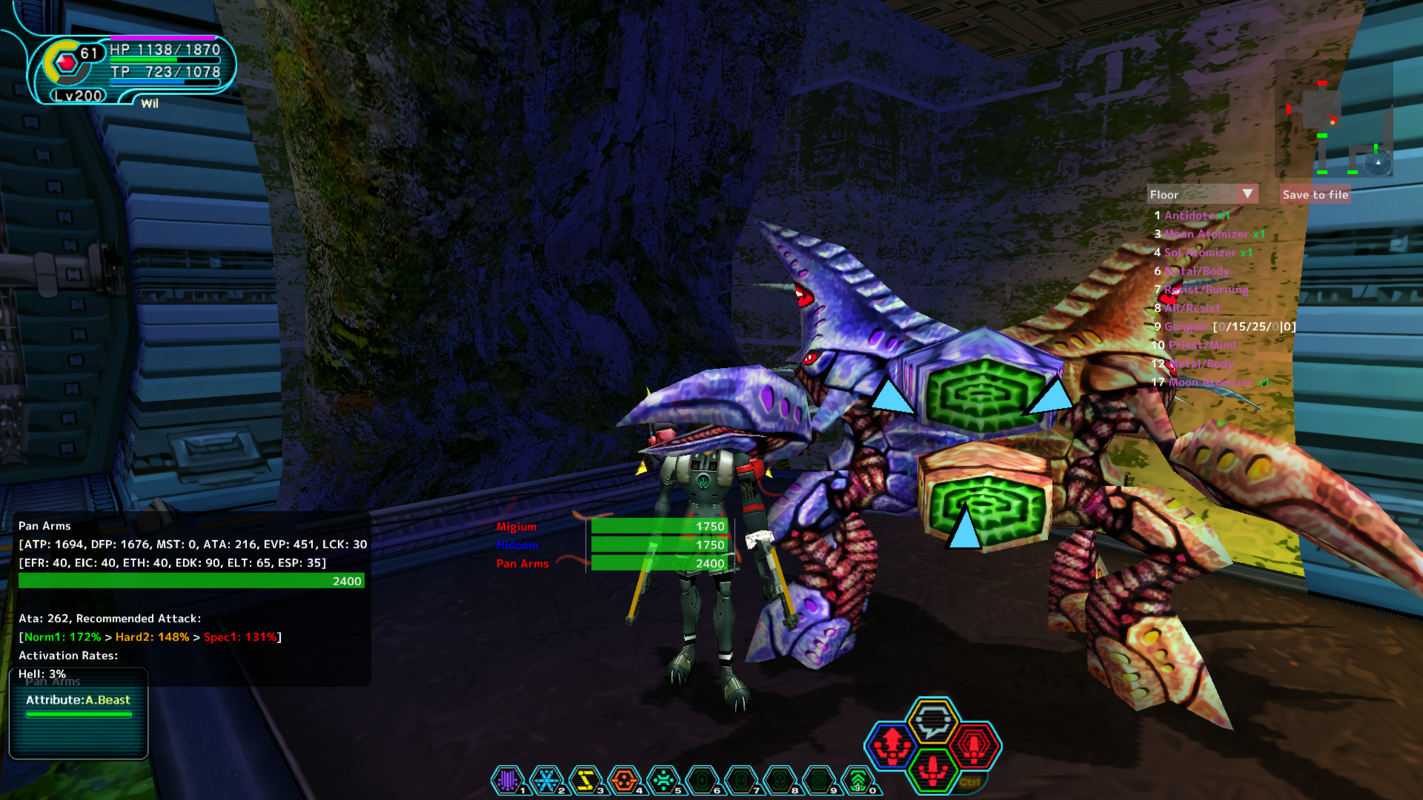Cast the teal technique in slot 5
The image size is (1423, 800).
coord(663,780)
